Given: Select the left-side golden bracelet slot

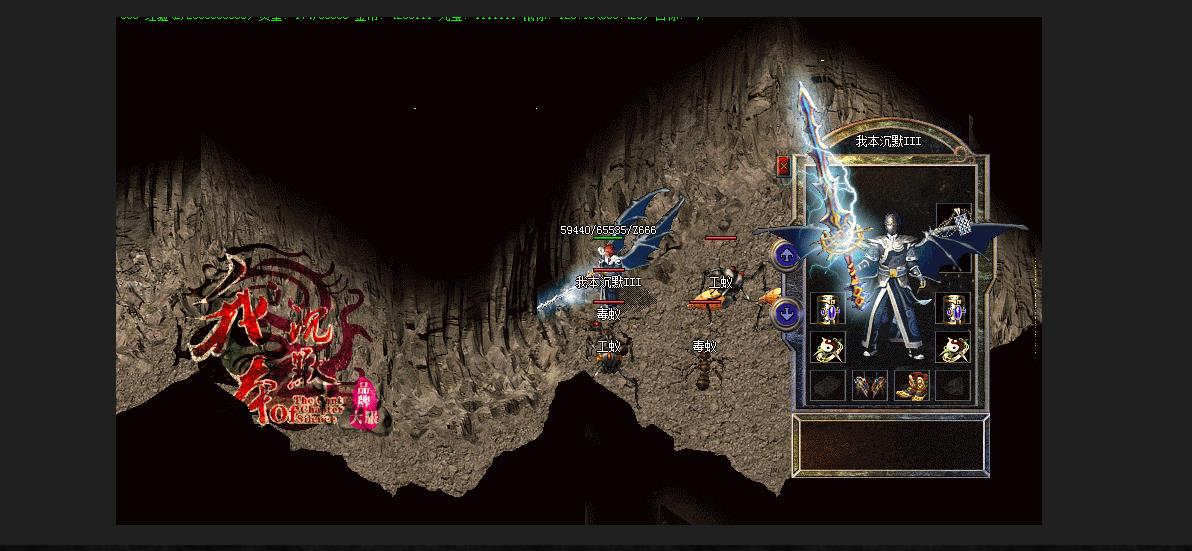Looking at the screenshot, I should click(x=827, y=309).
